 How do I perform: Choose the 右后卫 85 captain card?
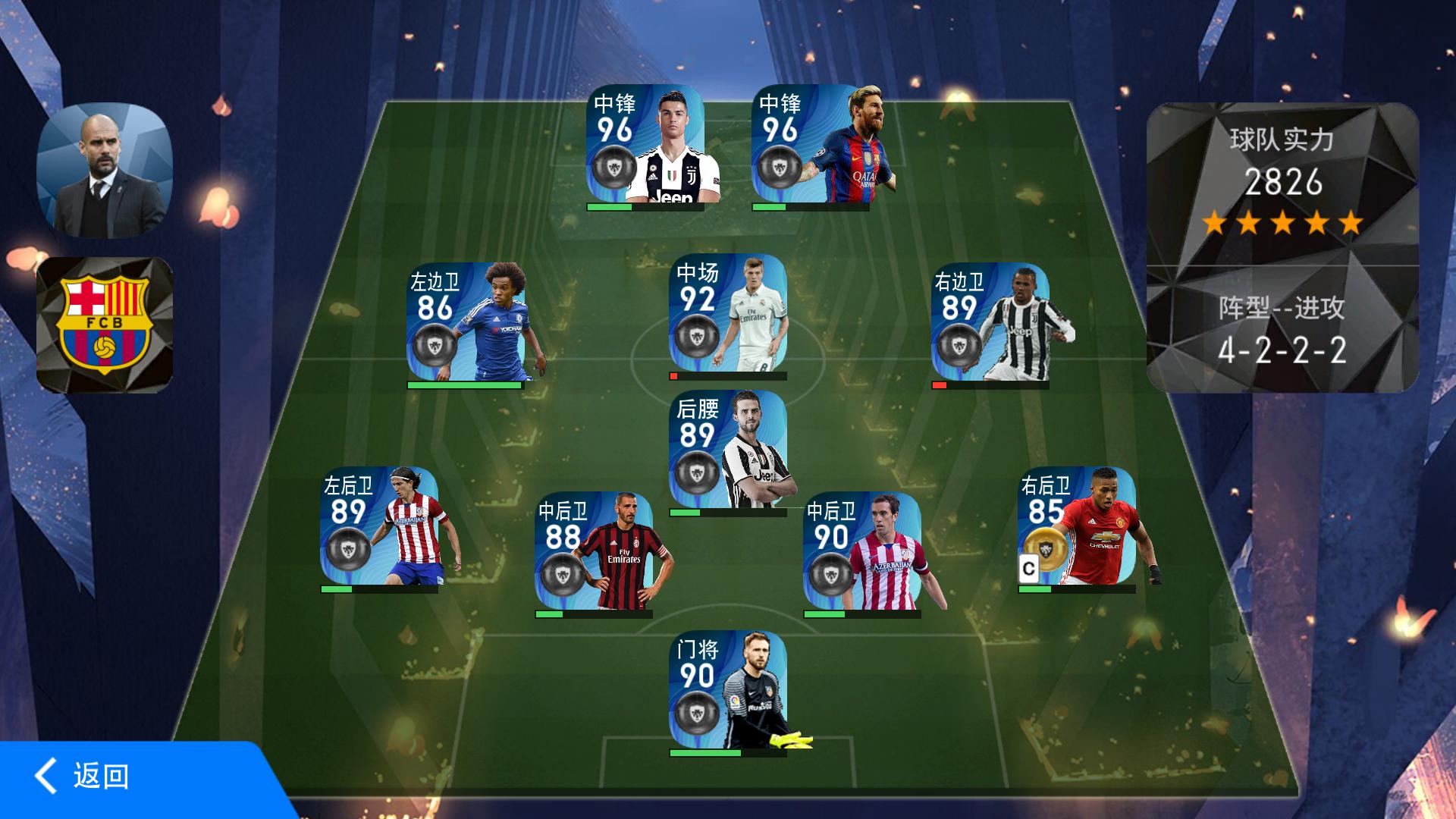pyautogui.click(x=1077, y=526)
